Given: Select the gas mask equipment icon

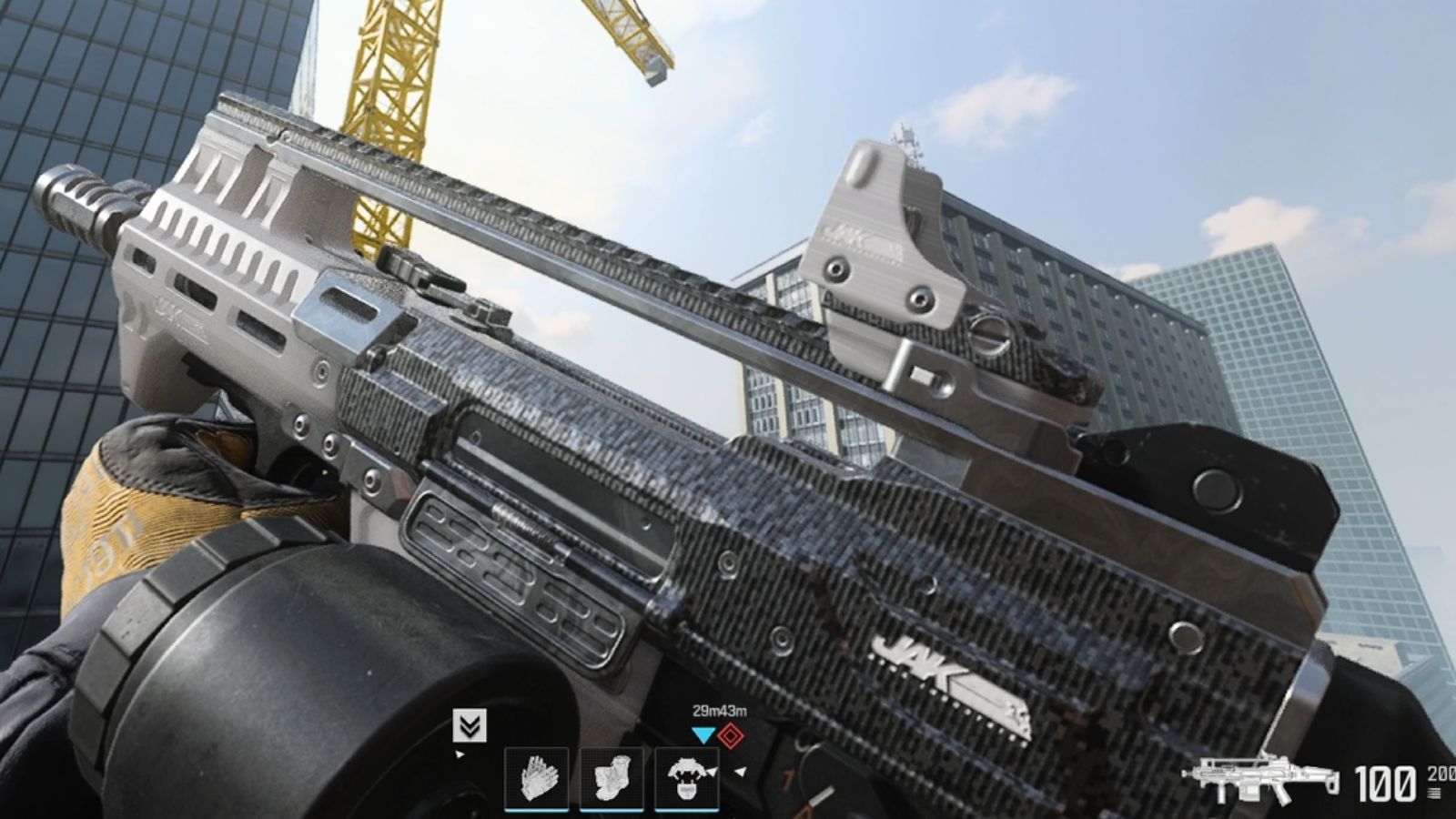Looking at the screenshot, I should point(686,778).
